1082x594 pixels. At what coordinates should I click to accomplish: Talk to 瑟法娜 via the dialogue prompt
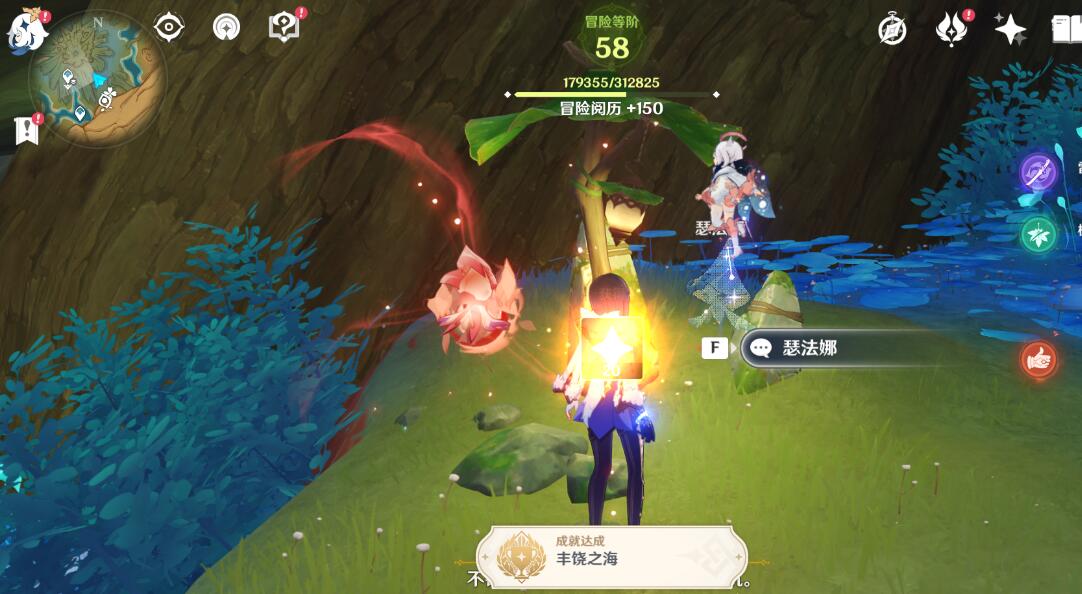click(810, 348)
